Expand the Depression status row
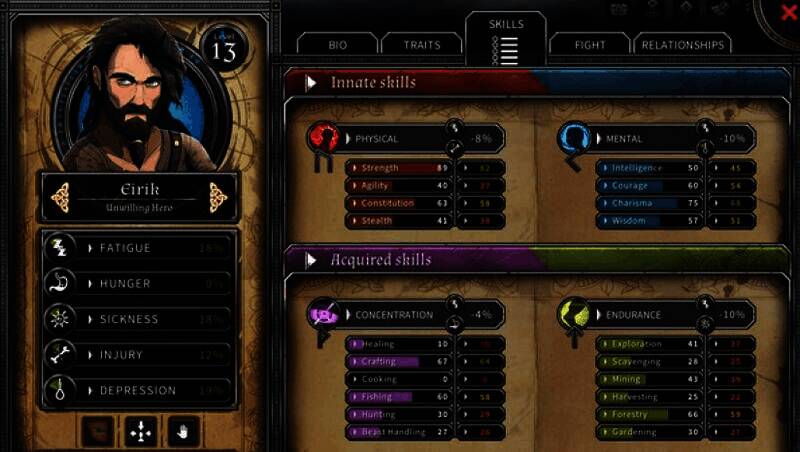 [140, 390]
